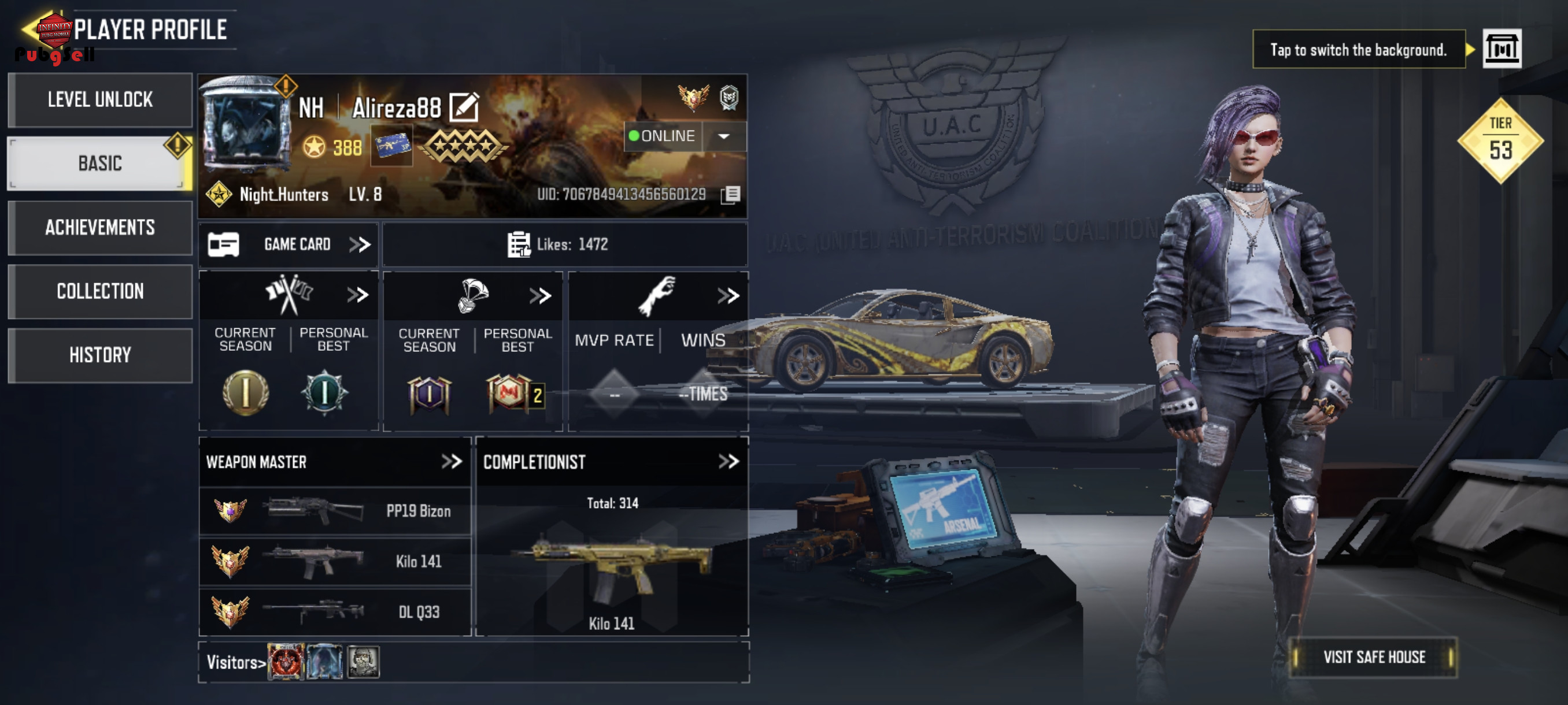Screen dimensions: 1568x705
Task: Expand the Completionist section
Action: pyautogui.click(x=728, y=462)
